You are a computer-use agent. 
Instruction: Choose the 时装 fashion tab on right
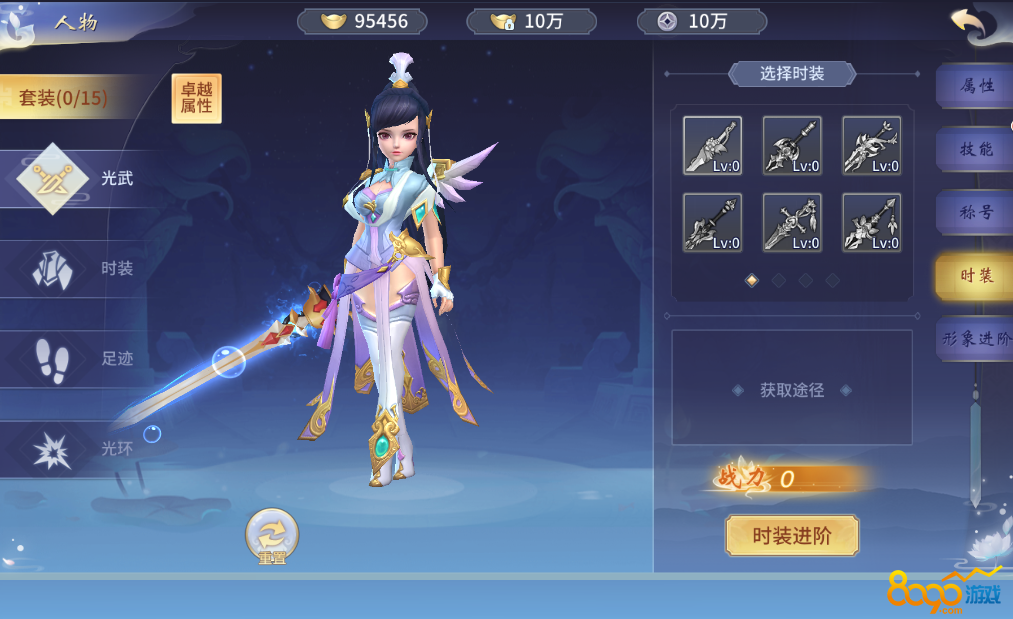tap(975, 275)
